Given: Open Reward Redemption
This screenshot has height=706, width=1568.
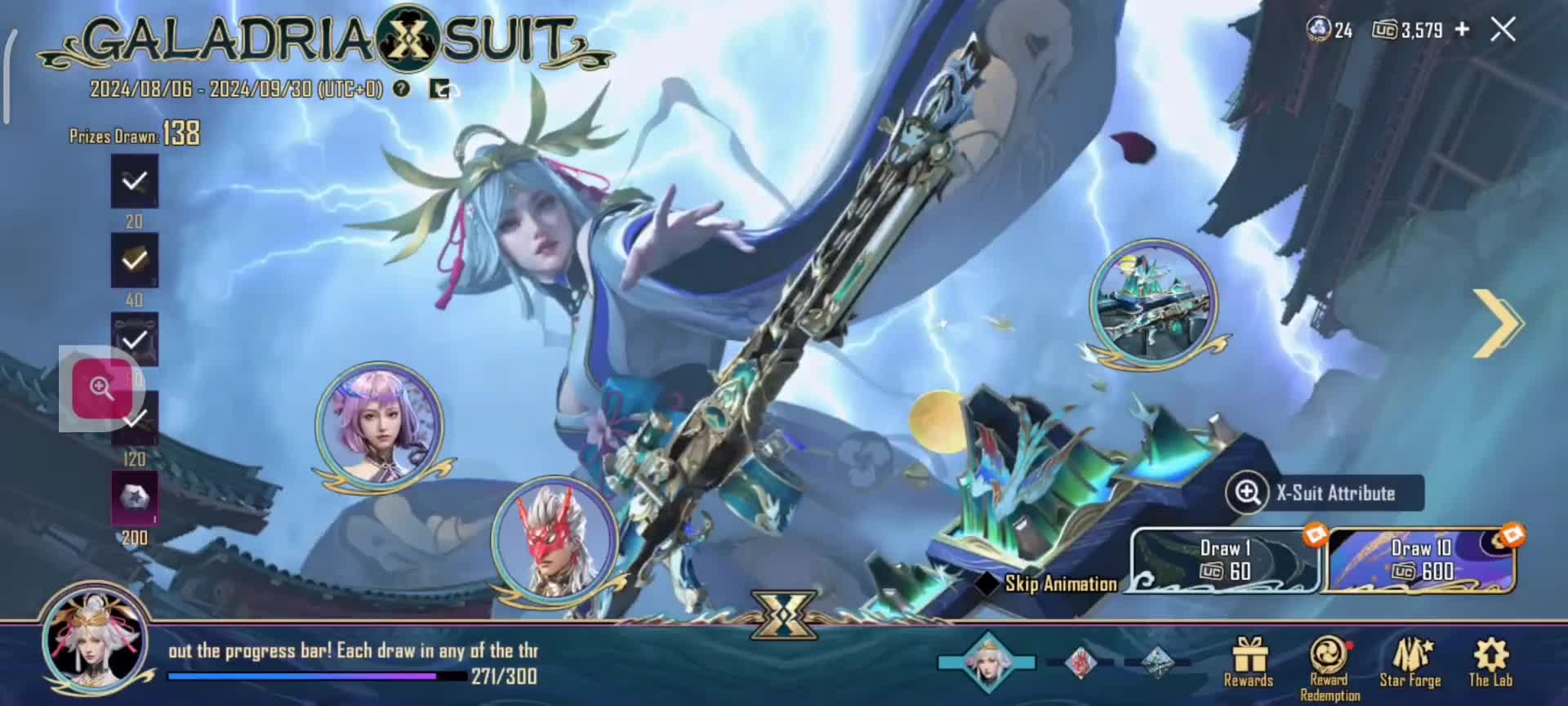Looking at the screenshot, I should (1330, 666).
